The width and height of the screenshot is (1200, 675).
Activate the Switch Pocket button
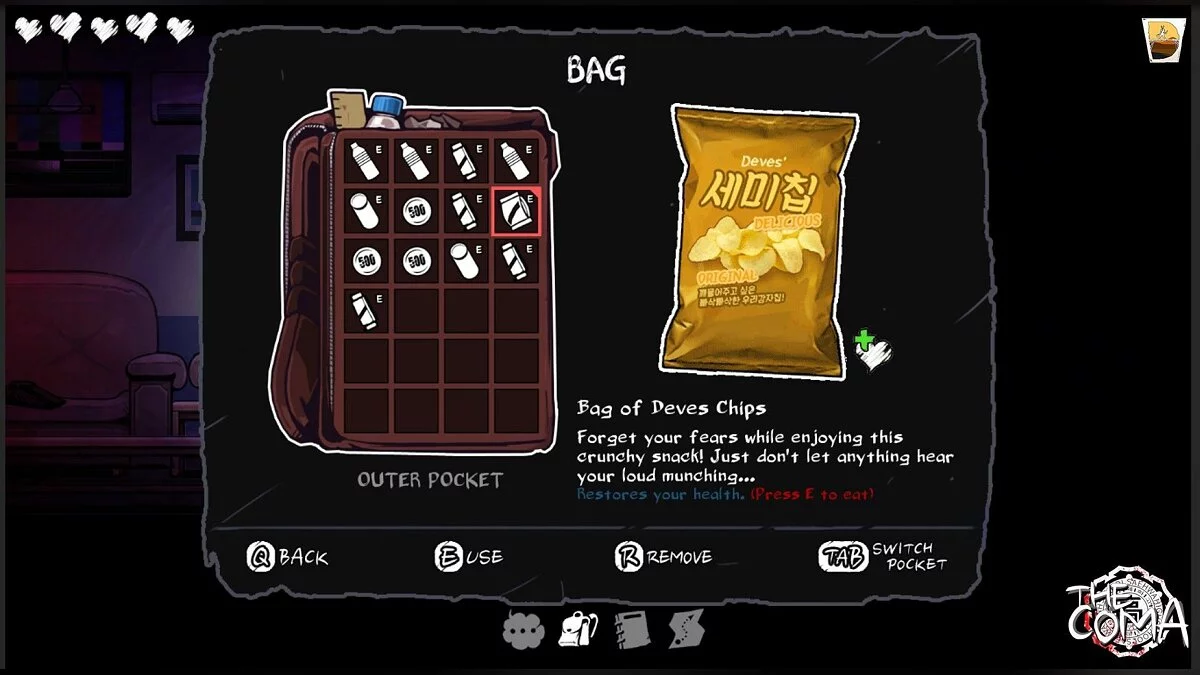pos(883,557)
